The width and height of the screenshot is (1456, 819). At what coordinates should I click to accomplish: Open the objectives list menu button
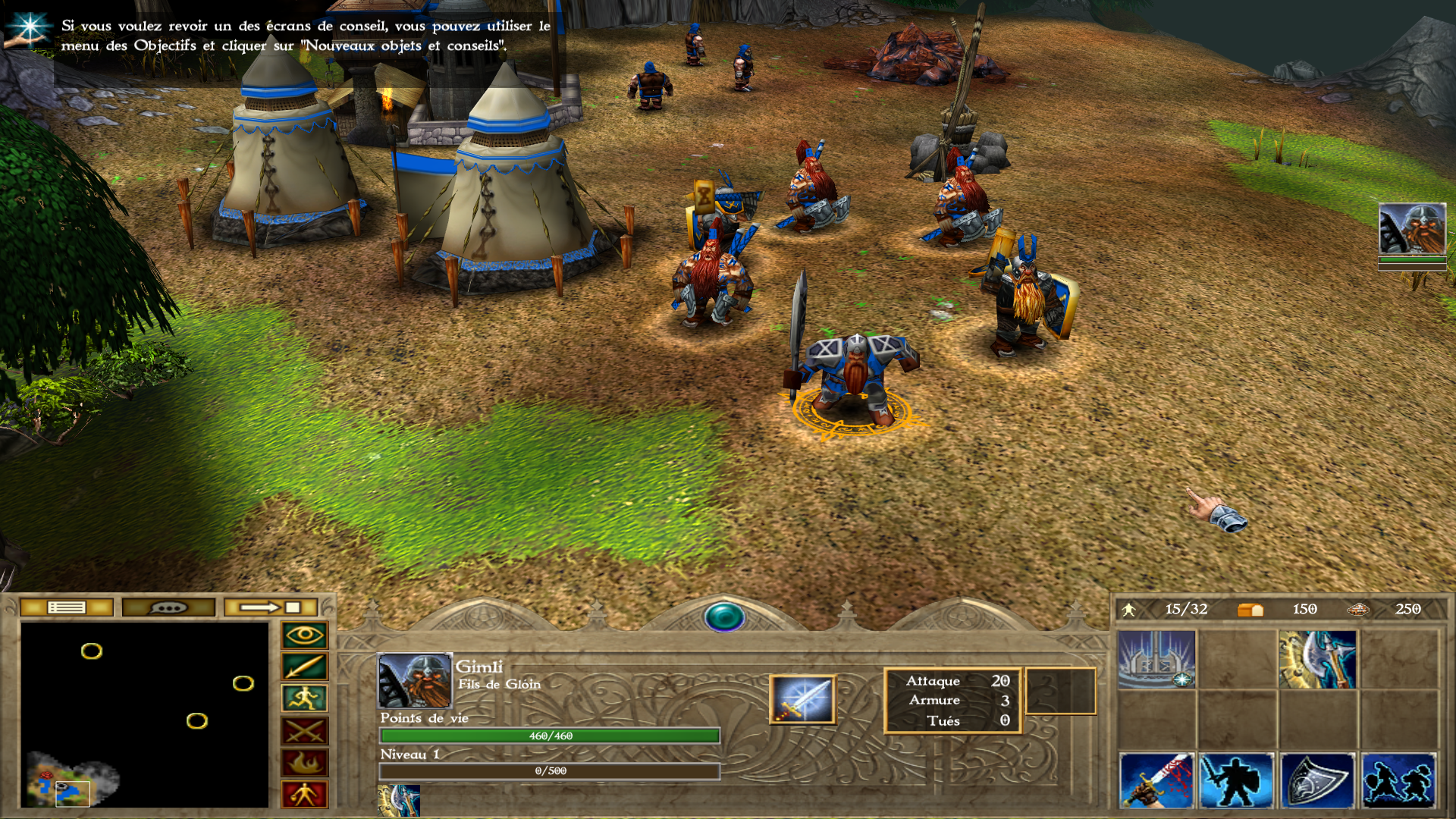[67, 607]
